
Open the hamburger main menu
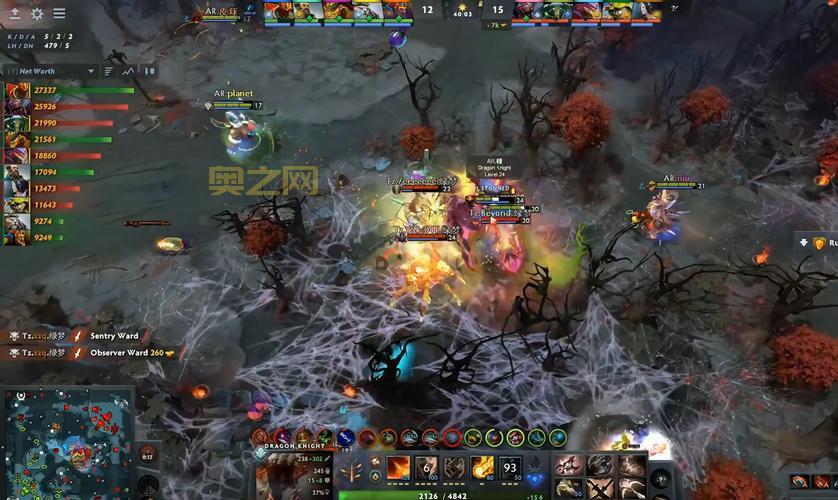coord(59,14)
